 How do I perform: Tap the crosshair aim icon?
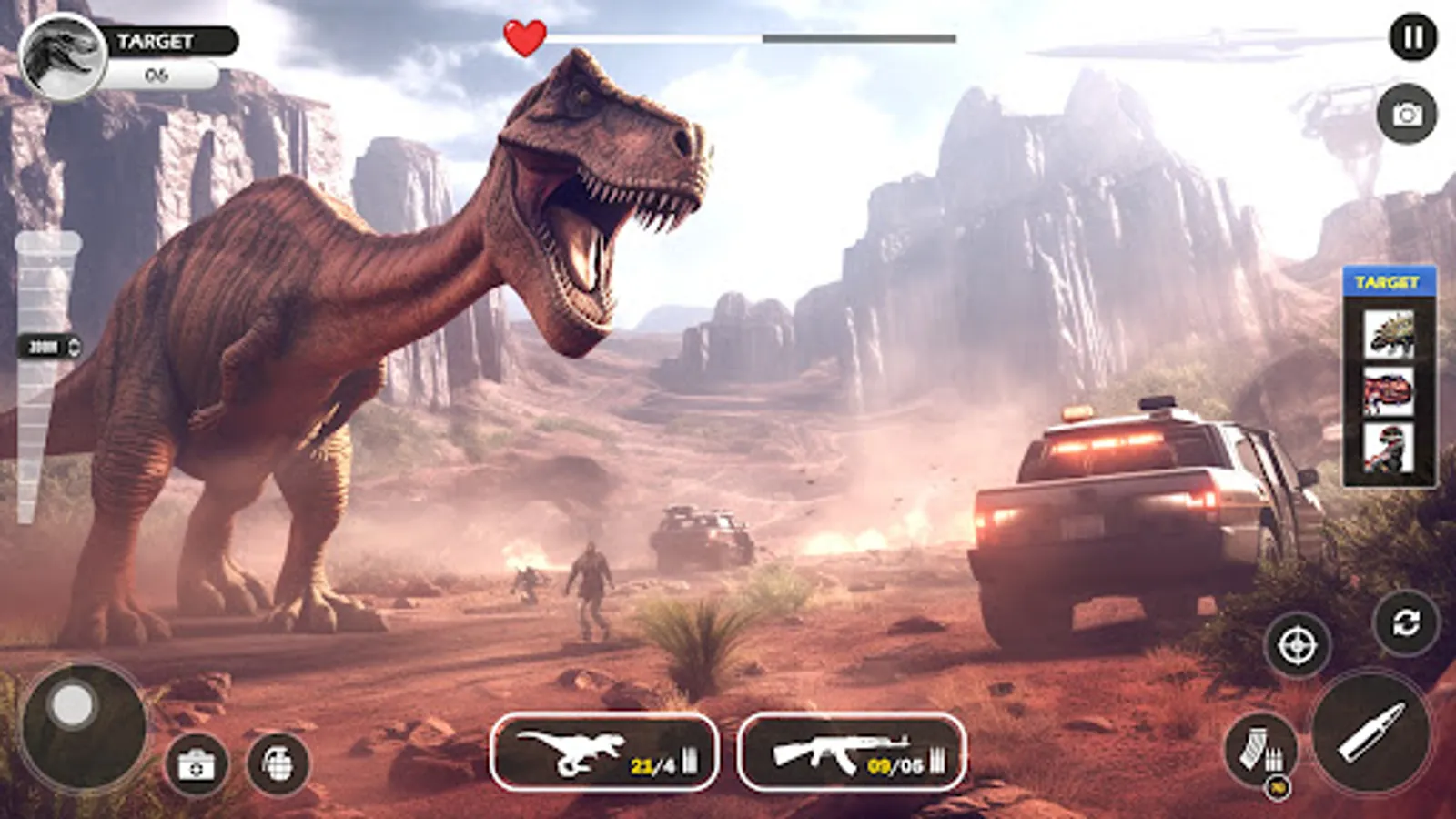point(1296,648)
